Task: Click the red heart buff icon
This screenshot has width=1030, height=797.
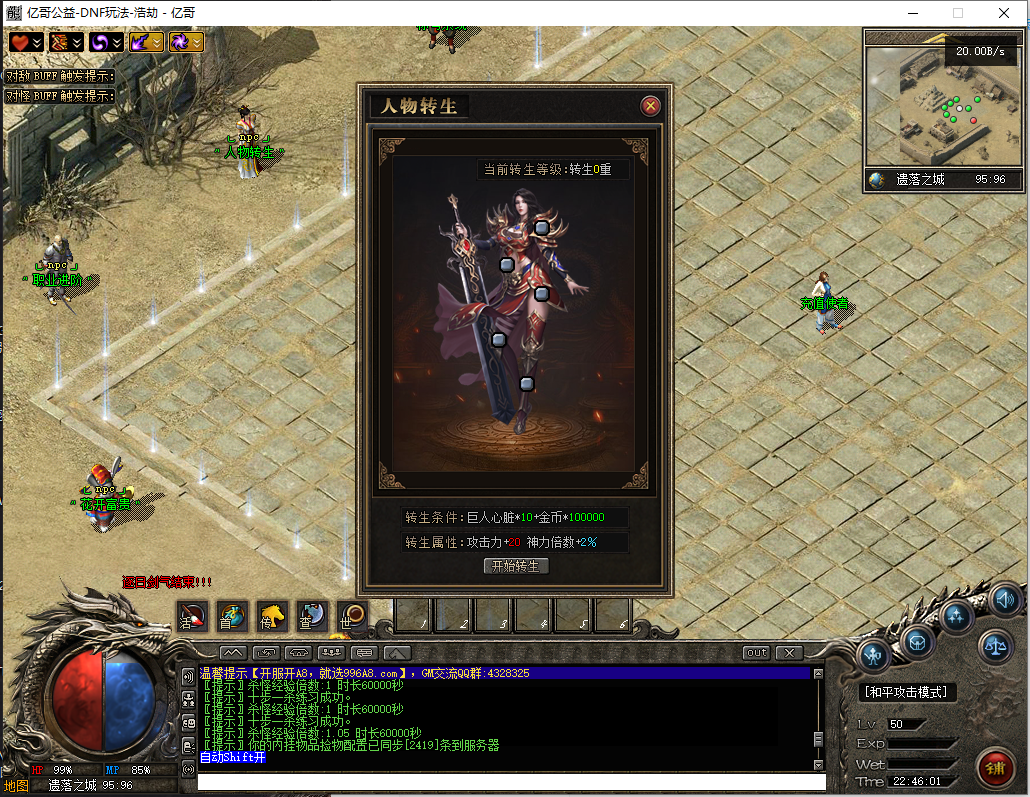Action: click(21, 42)
